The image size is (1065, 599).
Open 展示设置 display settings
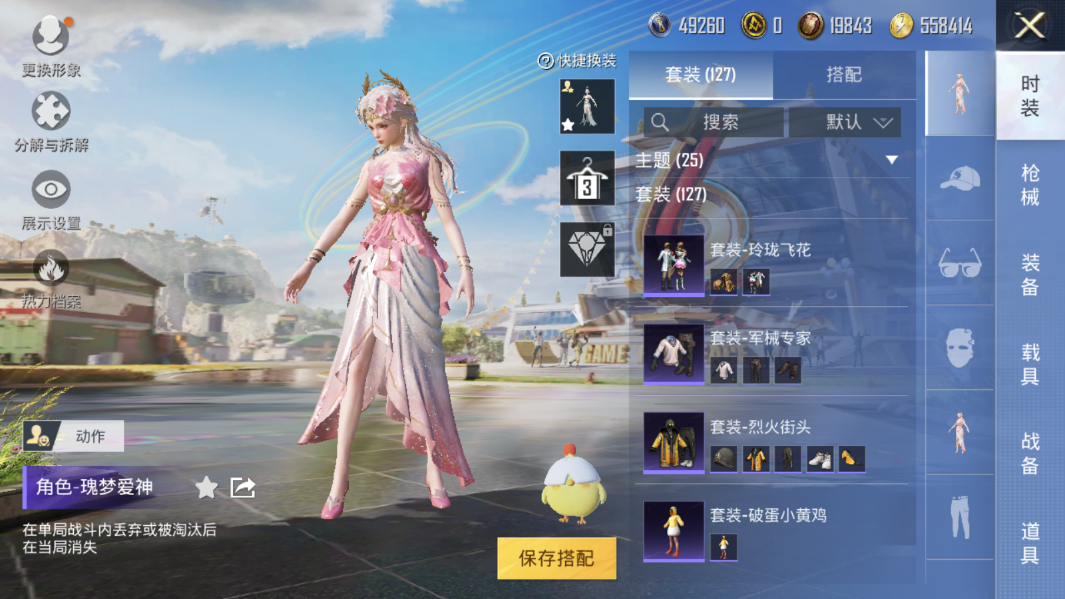51,200
